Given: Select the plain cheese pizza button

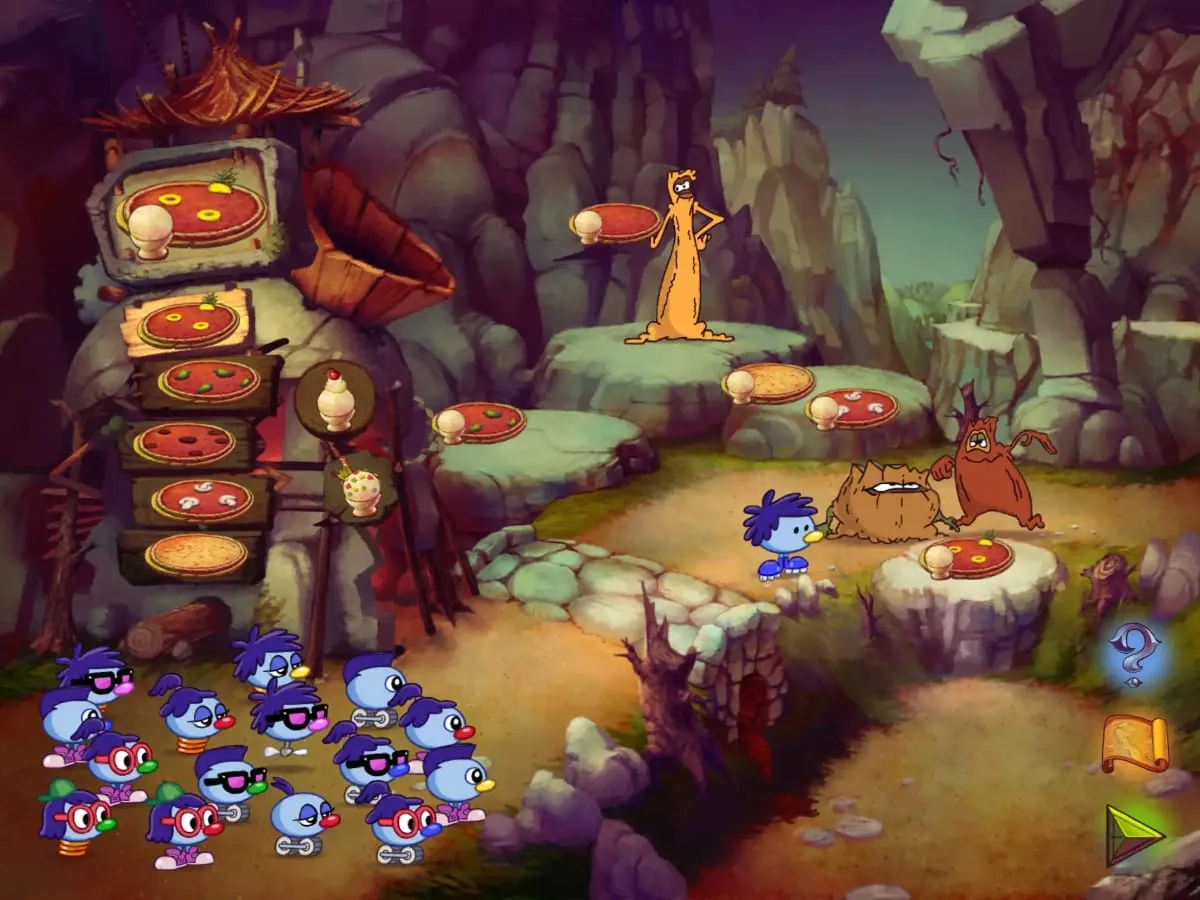Looking at the screenshot, I should point(196,554).
